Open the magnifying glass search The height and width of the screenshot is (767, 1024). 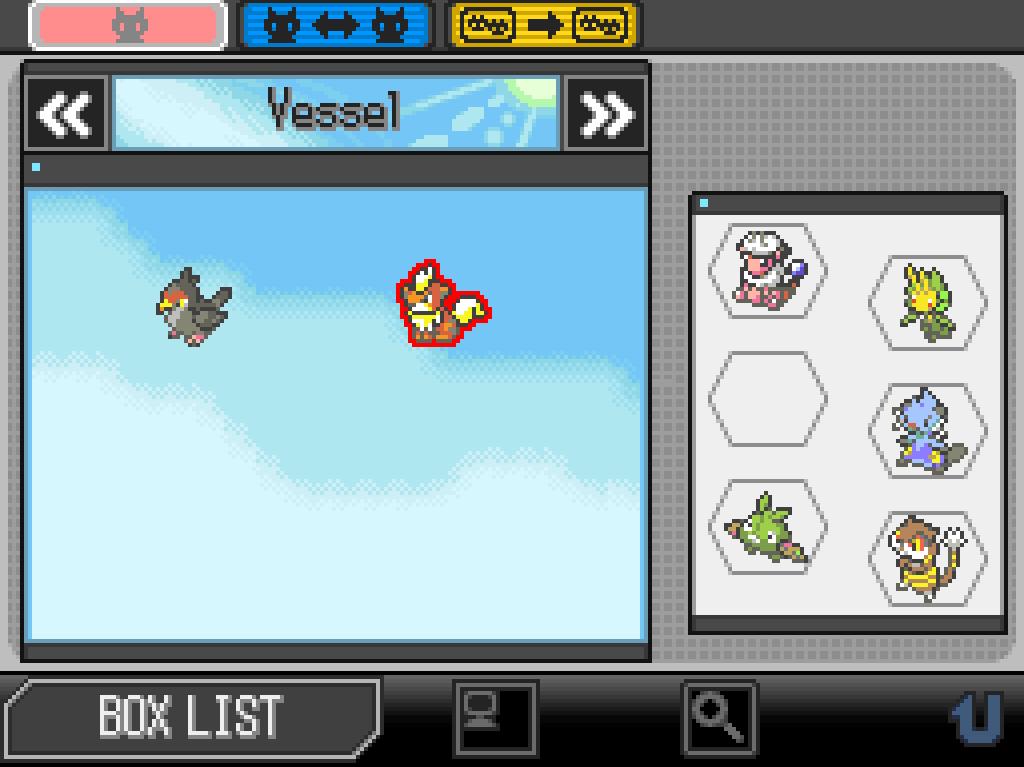tap(719, 717)
